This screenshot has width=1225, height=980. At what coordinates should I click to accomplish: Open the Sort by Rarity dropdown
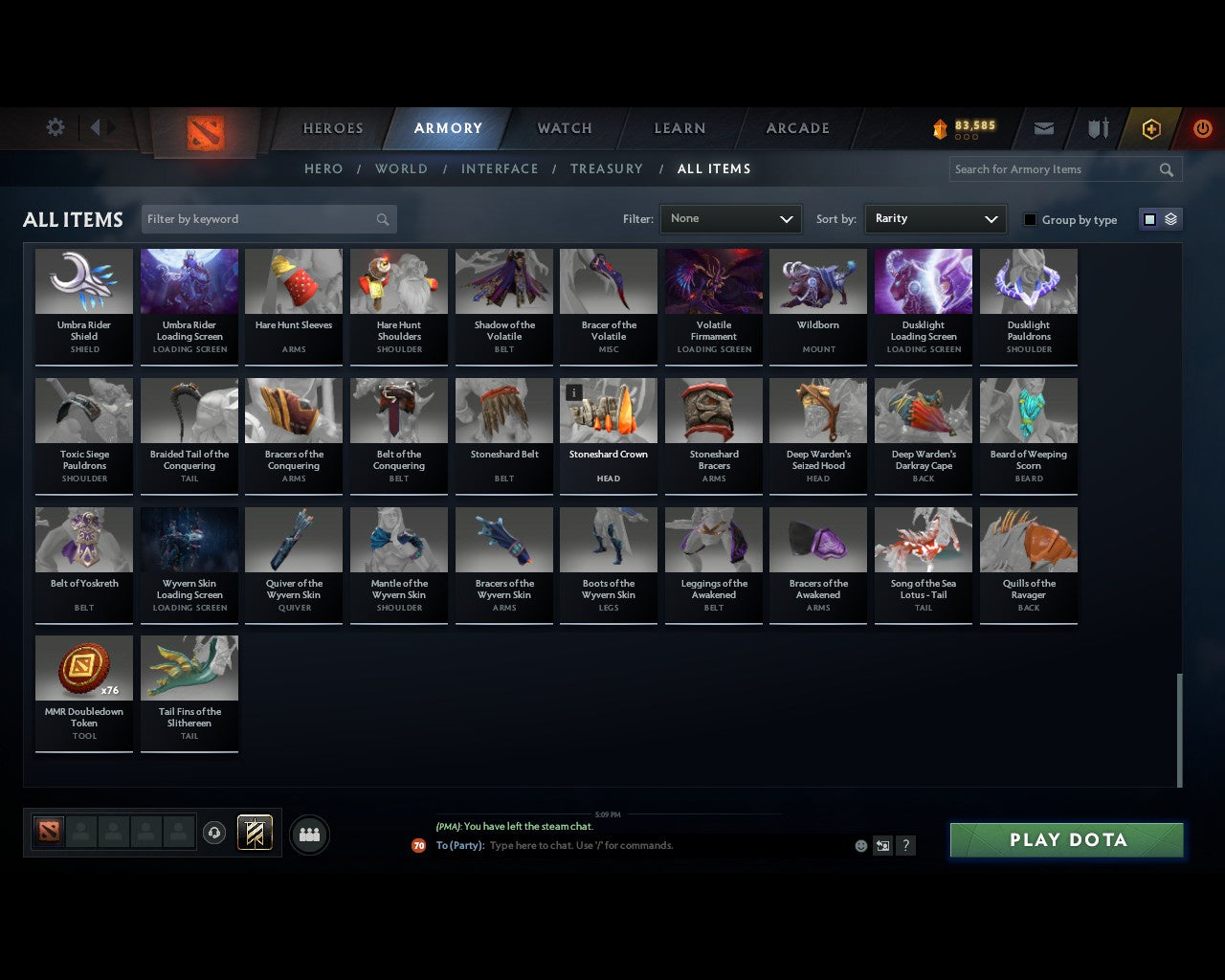[x=935, y=218]
